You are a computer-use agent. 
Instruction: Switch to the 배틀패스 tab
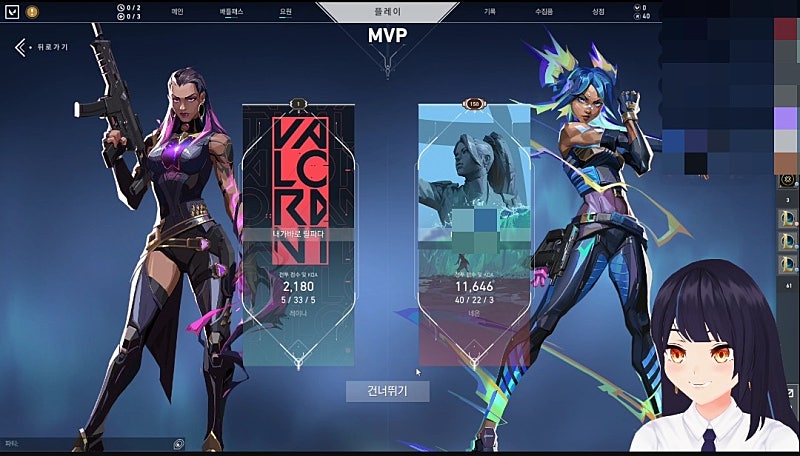(233, 12)
